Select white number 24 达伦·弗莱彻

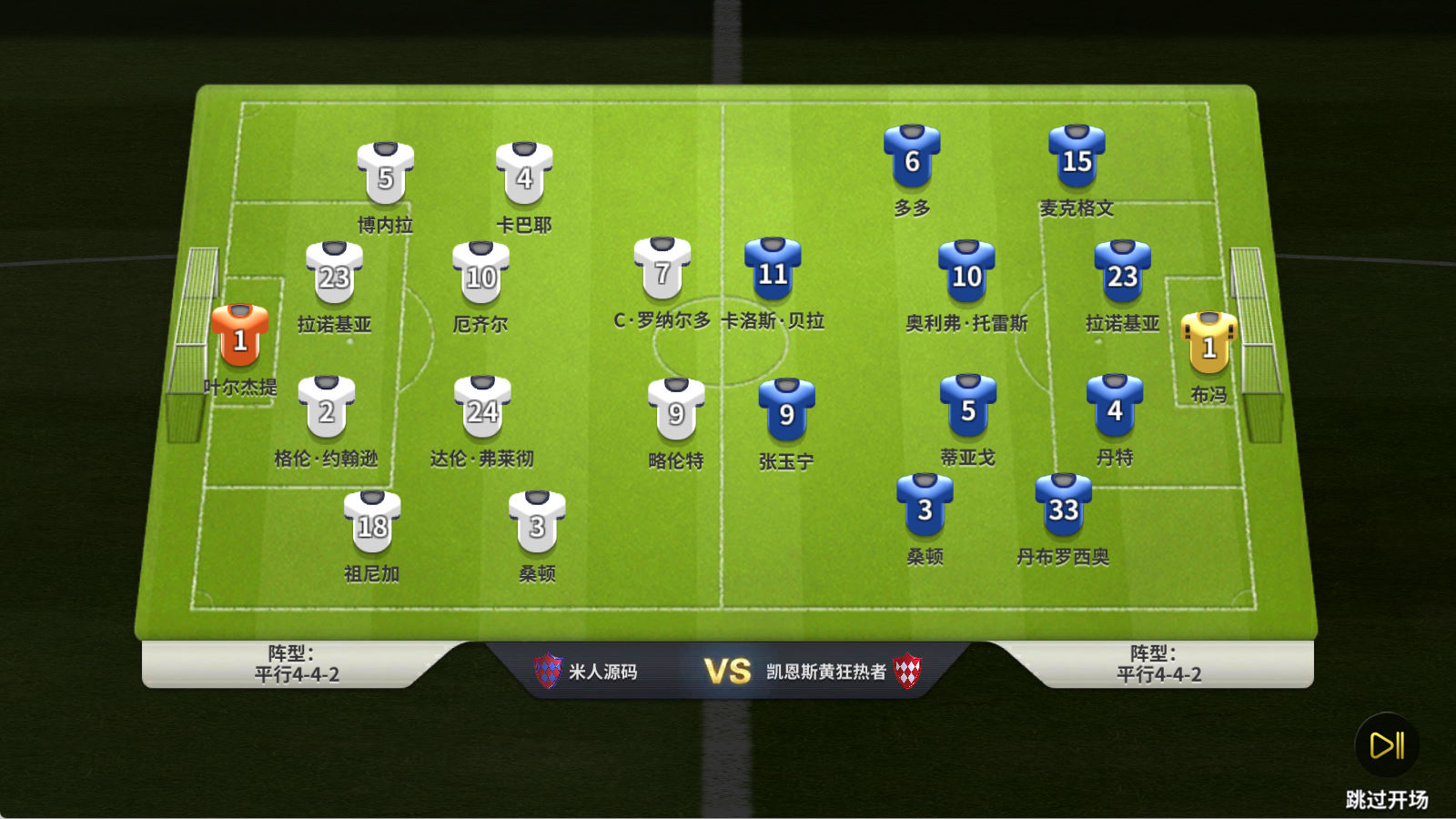point(482,407)
